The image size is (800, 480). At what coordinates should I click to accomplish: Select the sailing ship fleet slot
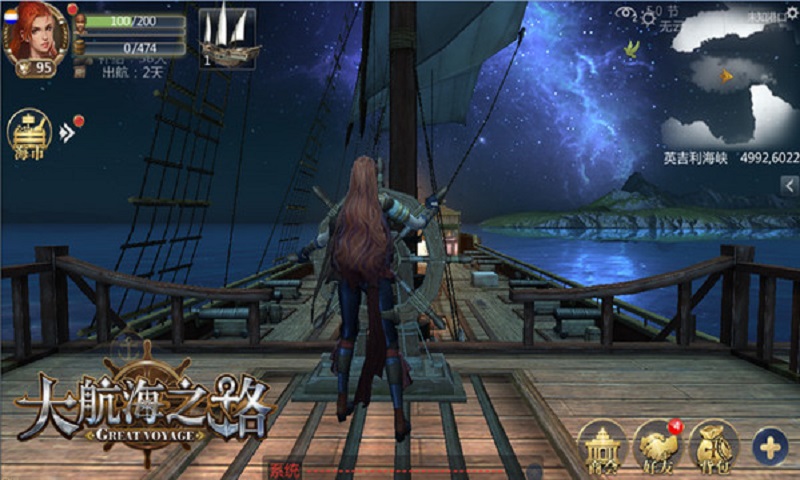227,39
